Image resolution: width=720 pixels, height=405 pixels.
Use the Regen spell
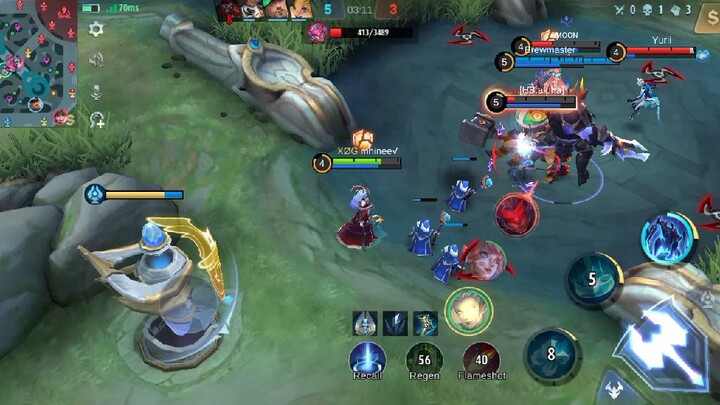424,359
